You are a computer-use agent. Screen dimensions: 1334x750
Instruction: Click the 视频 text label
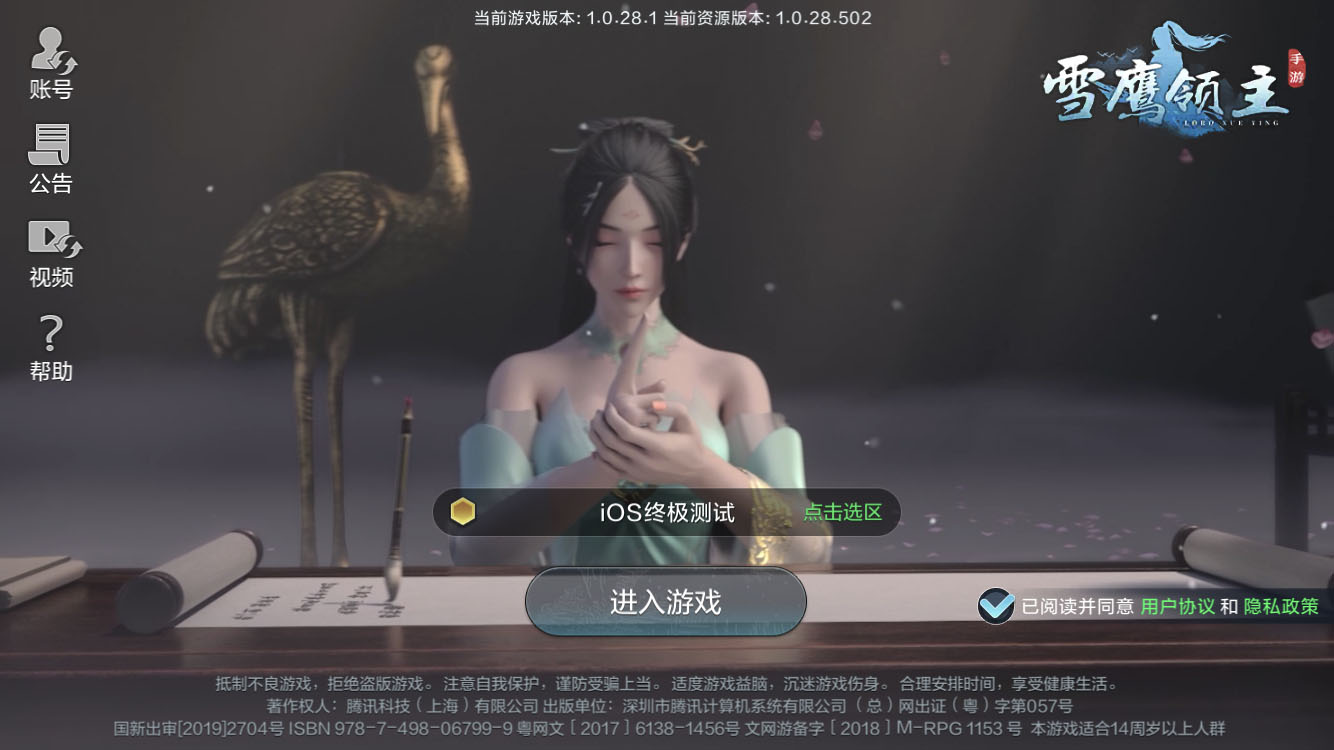(49, 278)
